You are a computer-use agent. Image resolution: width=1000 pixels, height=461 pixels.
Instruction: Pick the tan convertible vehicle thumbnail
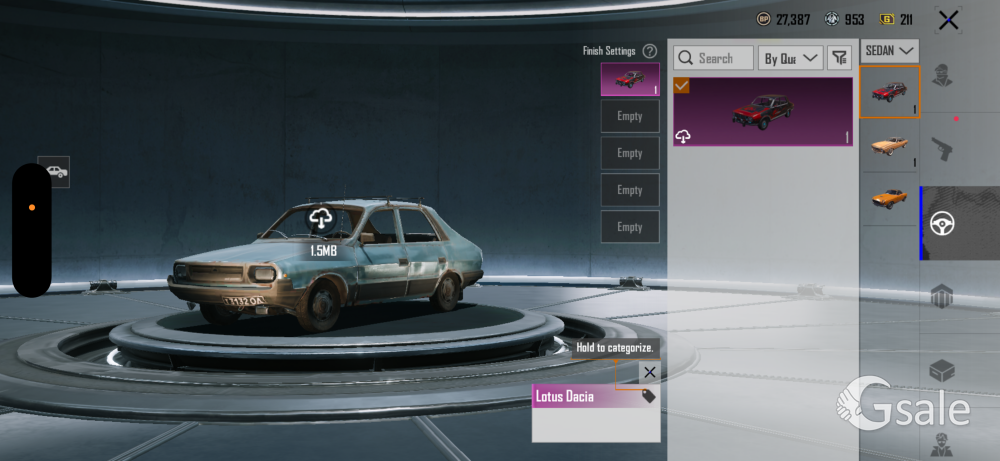(890, 145)
